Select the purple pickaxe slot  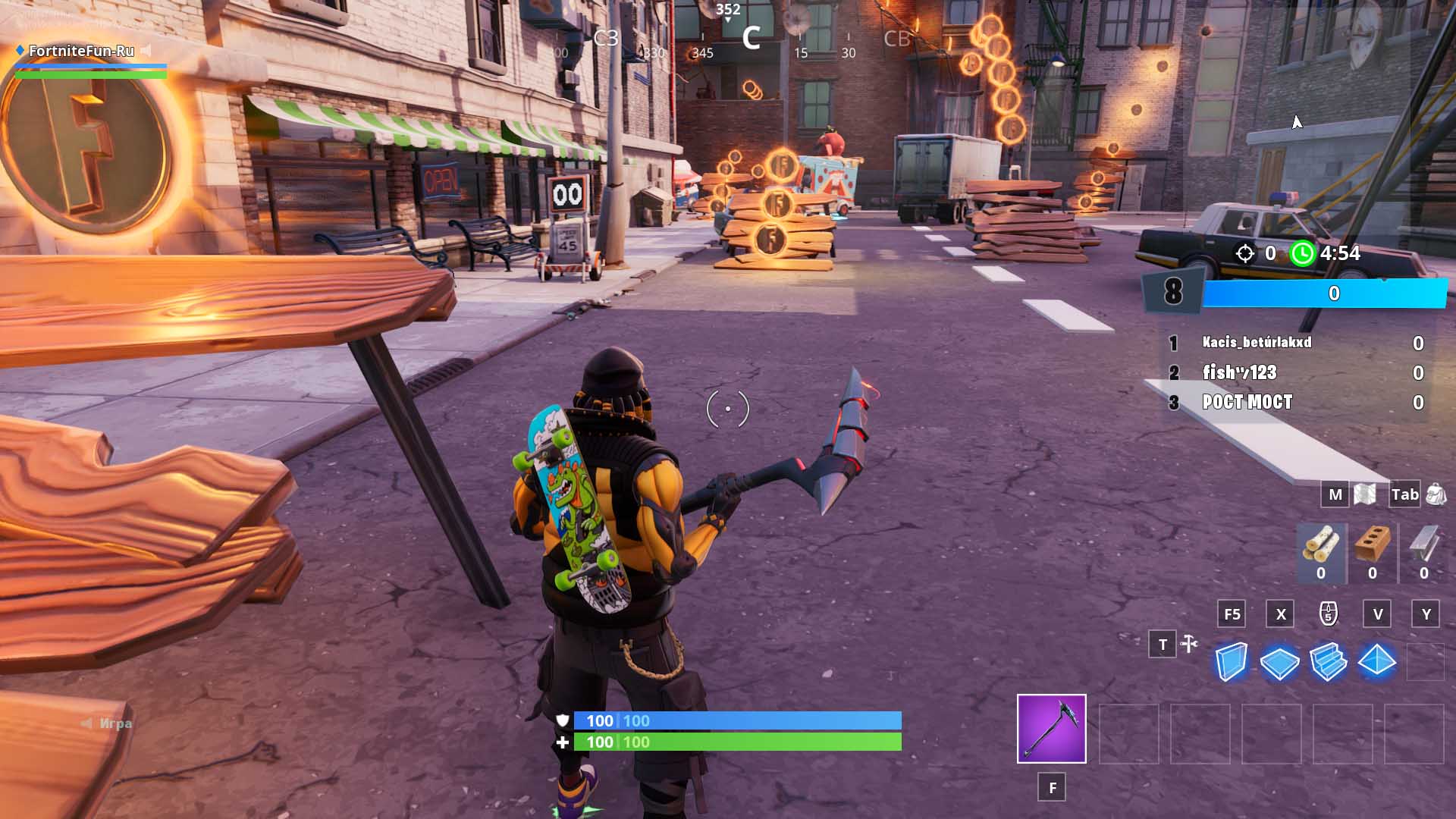point(1051,728)
